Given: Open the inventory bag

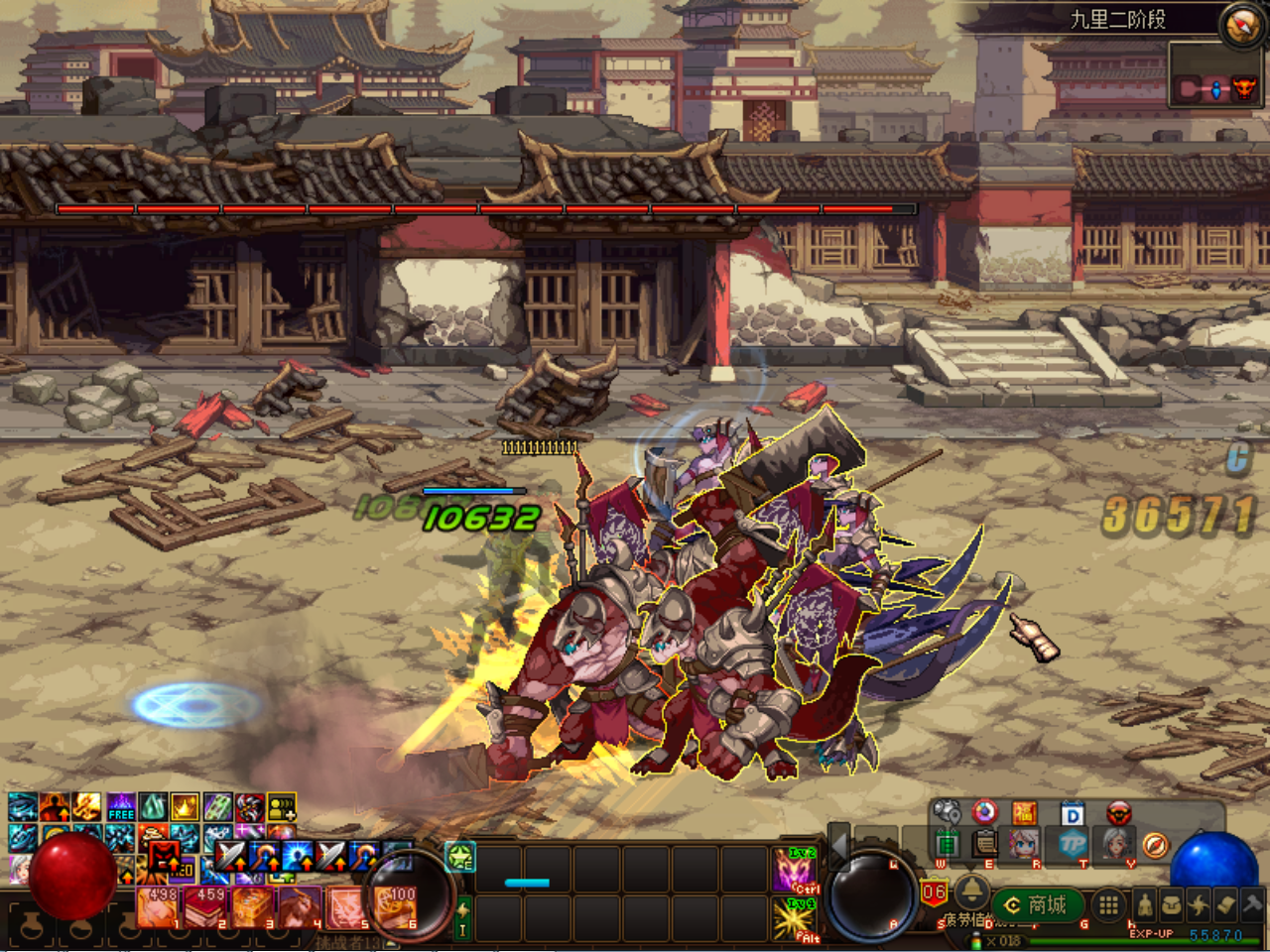Looking at the screenshot, I should (x=1172, y=904).
